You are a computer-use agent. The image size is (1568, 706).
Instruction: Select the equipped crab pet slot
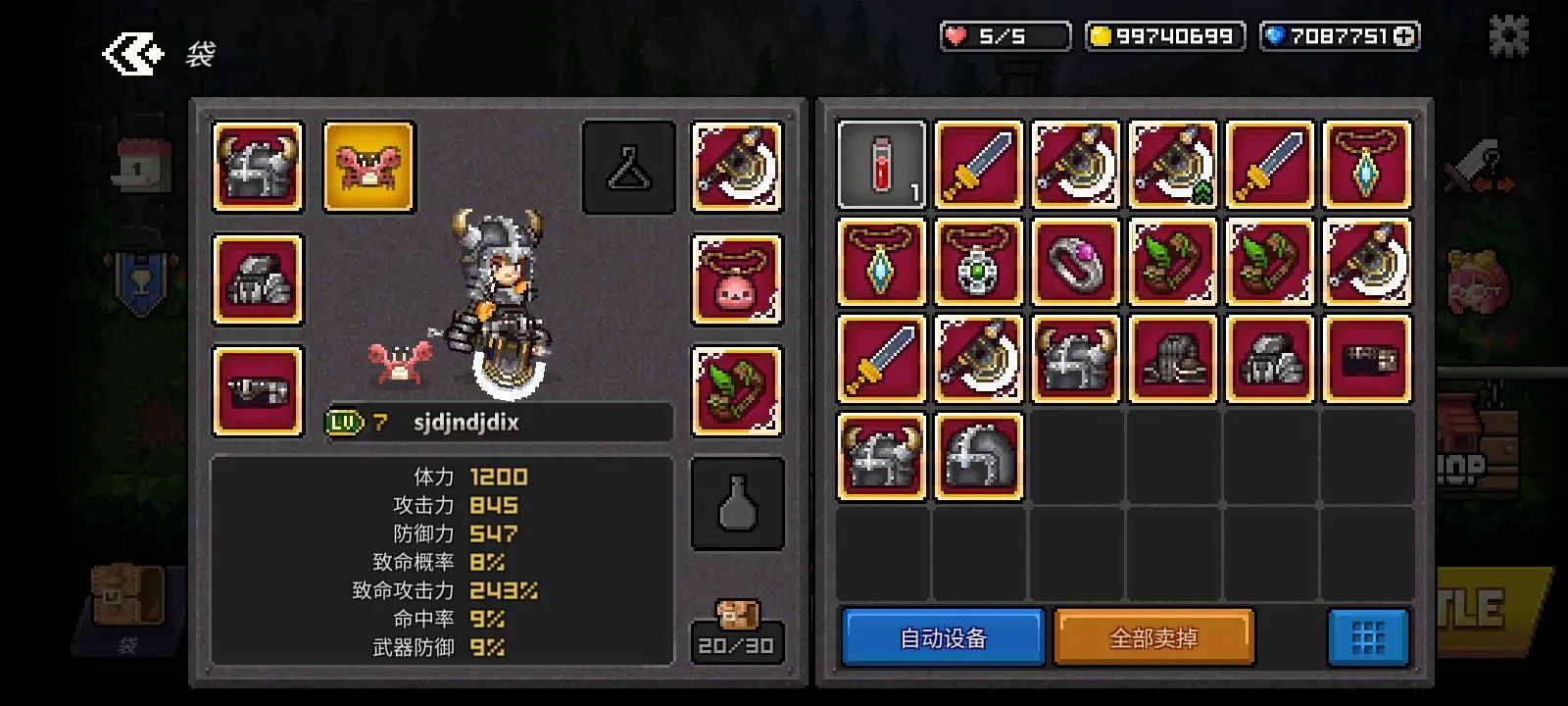pos(369,167)
